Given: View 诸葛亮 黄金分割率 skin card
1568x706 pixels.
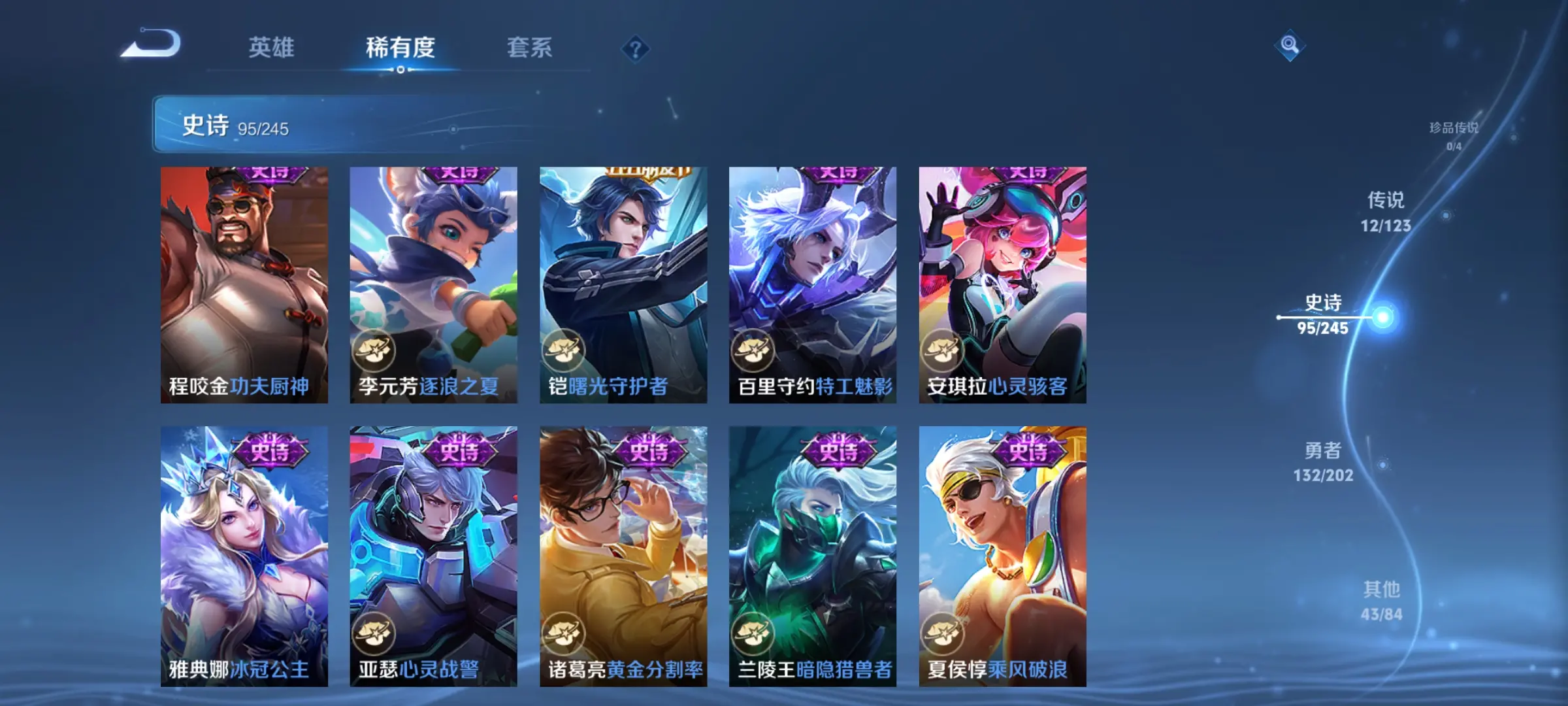Looking at the screenshot, I should click(623, 556).
